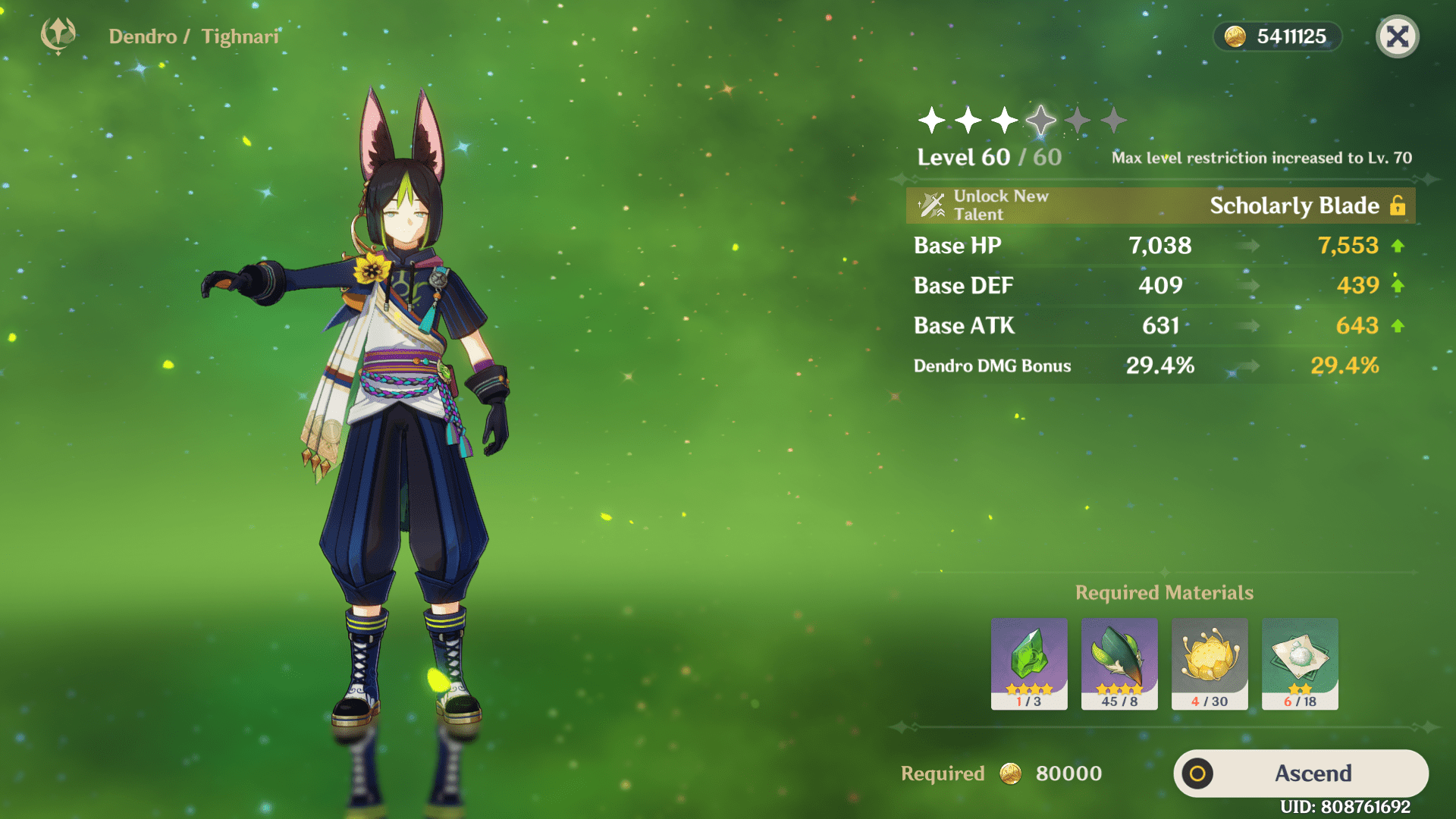Open Required Materials section header
1456x819 pixels.
click(1165, 592)
